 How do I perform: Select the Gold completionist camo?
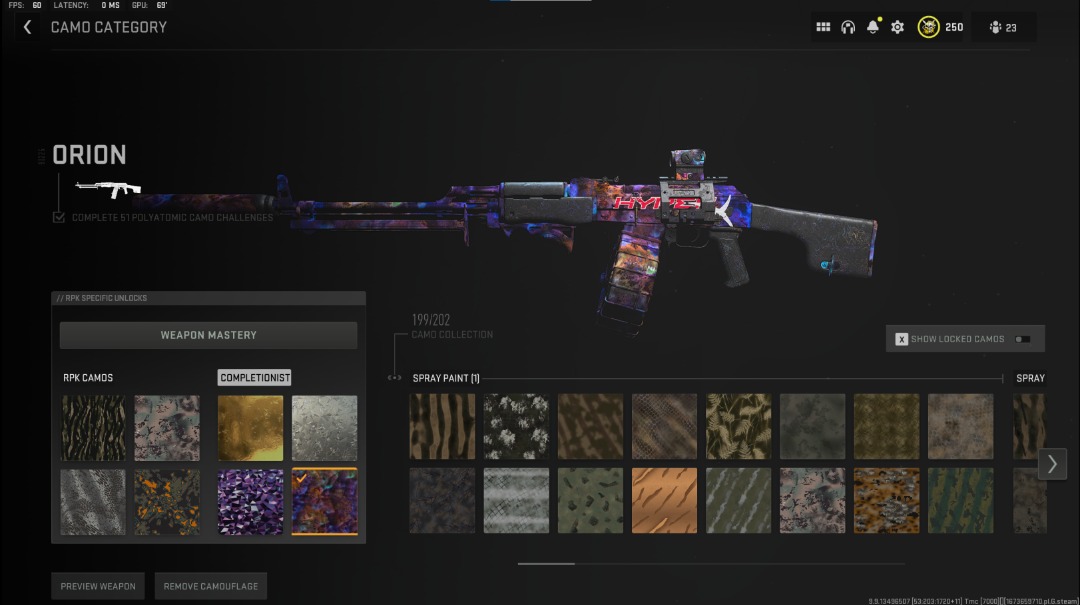pyautogui.click(x=250, y=427)
